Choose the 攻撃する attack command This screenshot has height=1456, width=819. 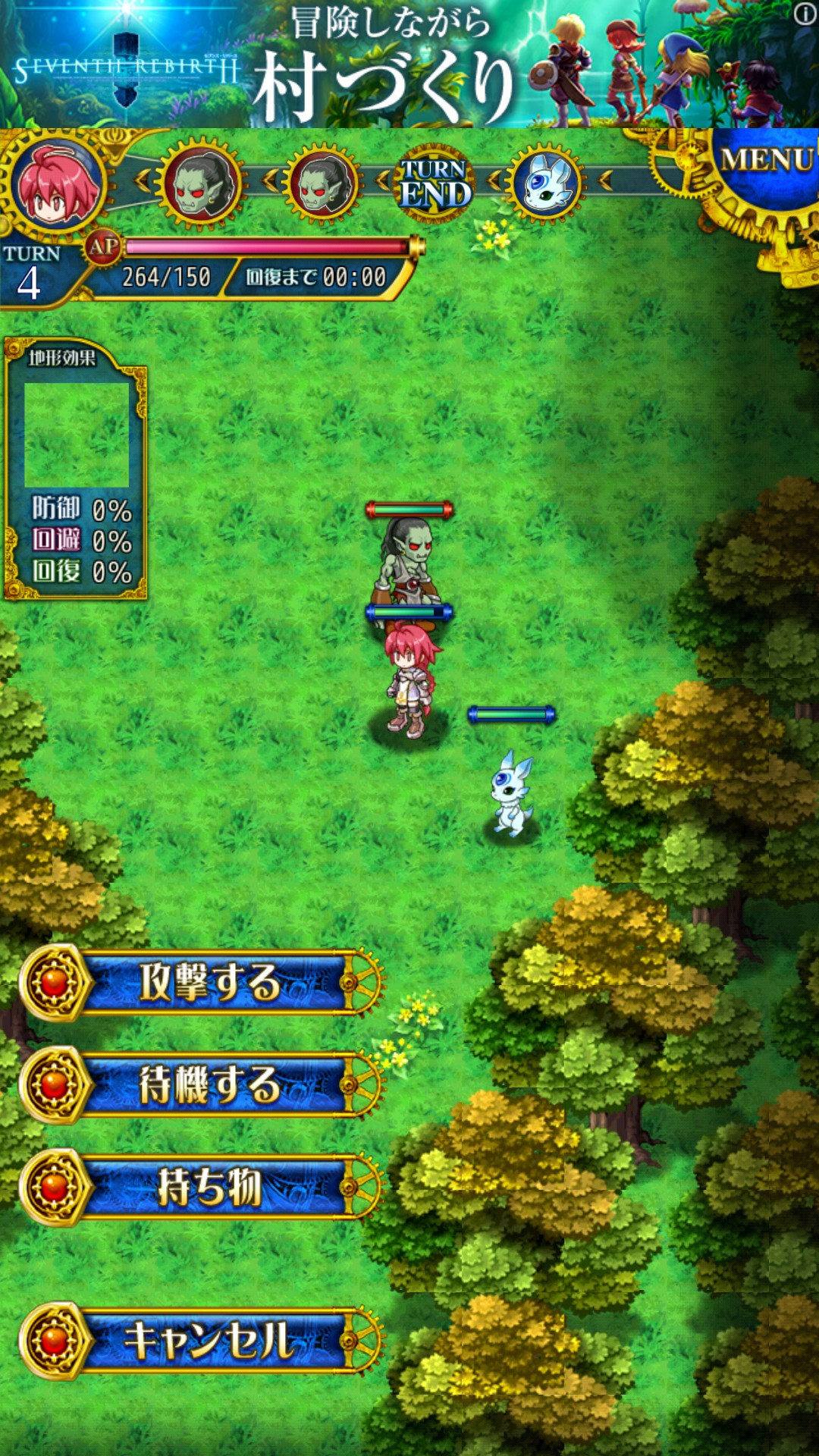209,983
